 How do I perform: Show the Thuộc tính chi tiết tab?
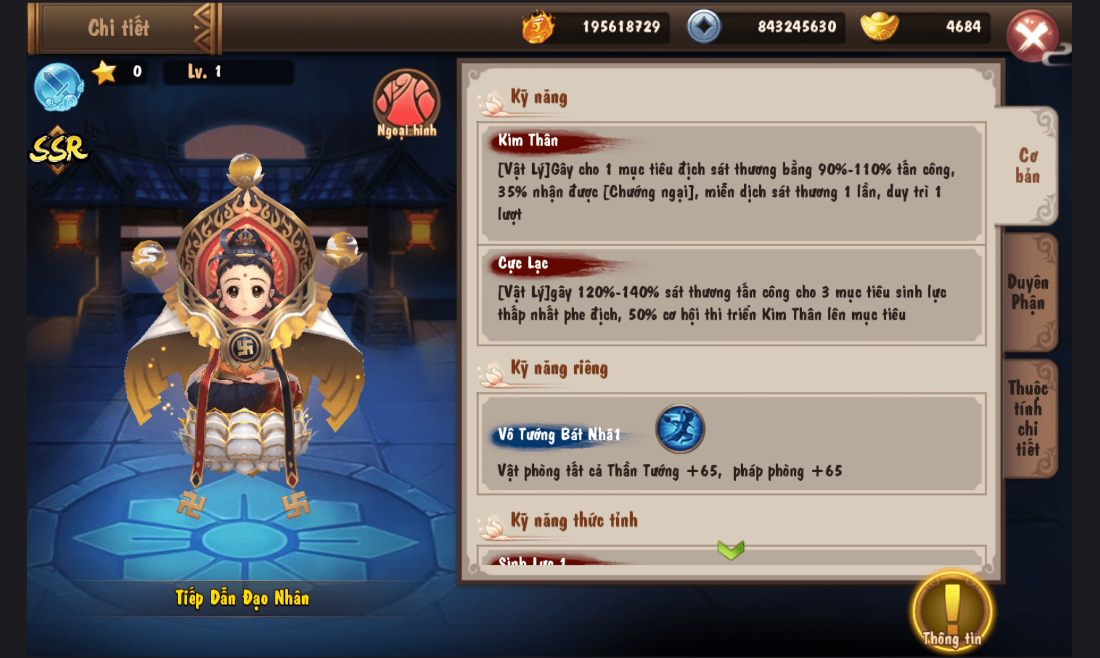pyautogui.click(x=1027, y=418)
